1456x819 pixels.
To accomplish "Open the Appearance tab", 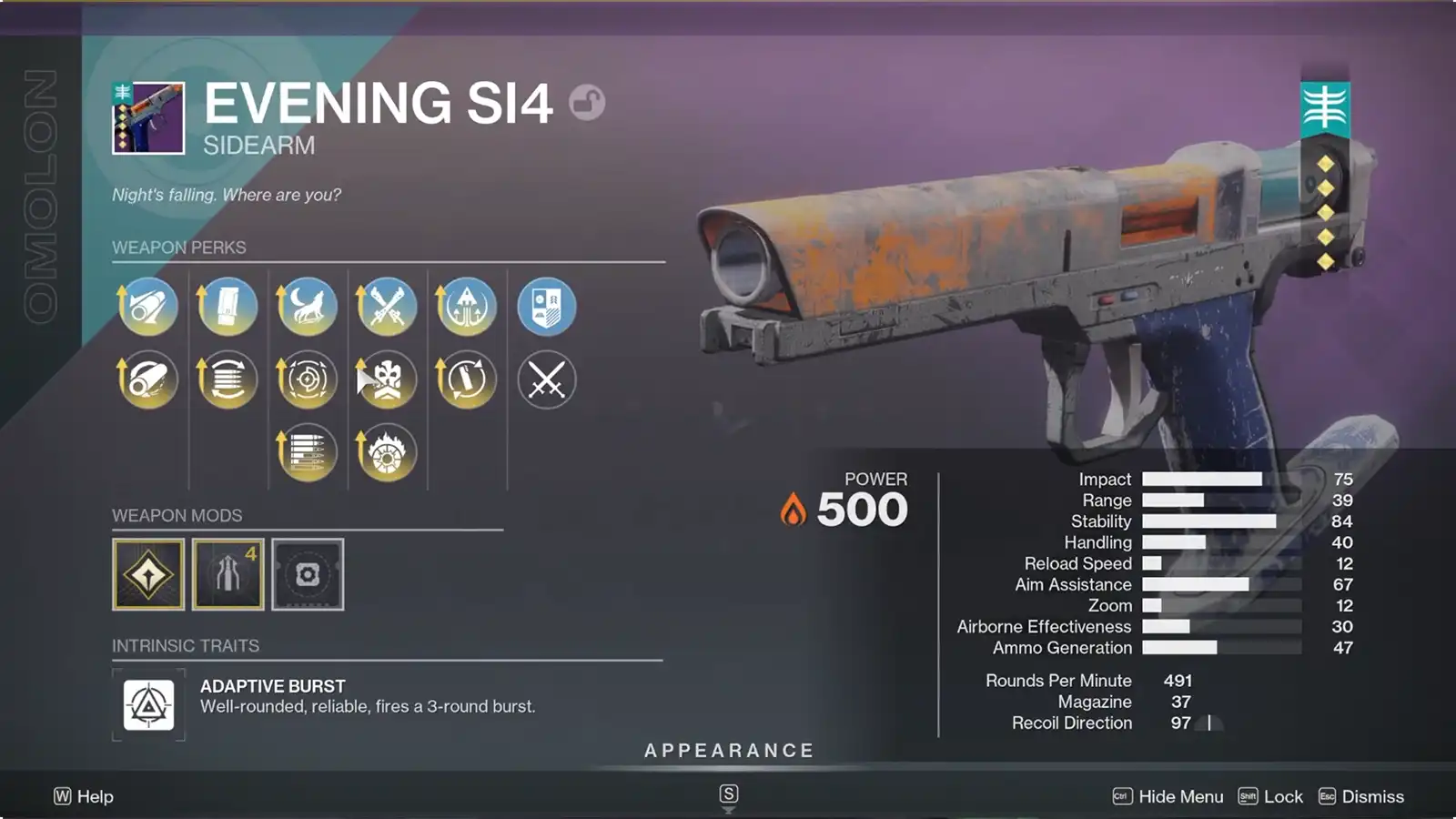I will (x=728, y=751).
